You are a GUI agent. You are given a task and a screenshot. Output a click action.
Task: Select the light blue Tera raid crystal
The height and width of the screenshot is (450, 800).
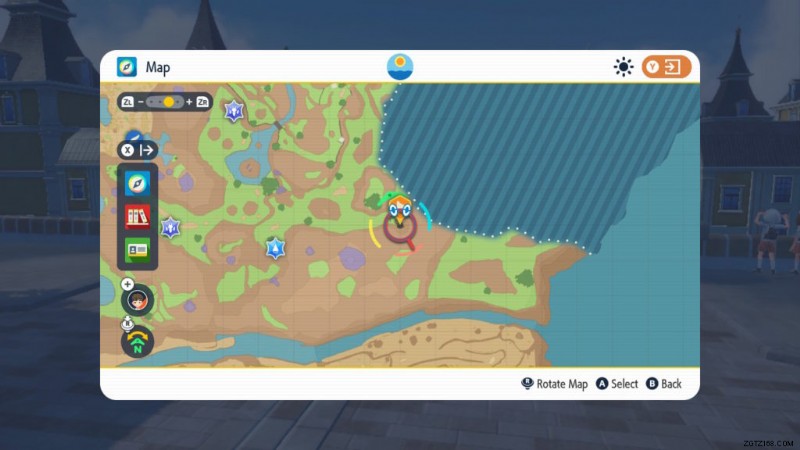(276, 248)
